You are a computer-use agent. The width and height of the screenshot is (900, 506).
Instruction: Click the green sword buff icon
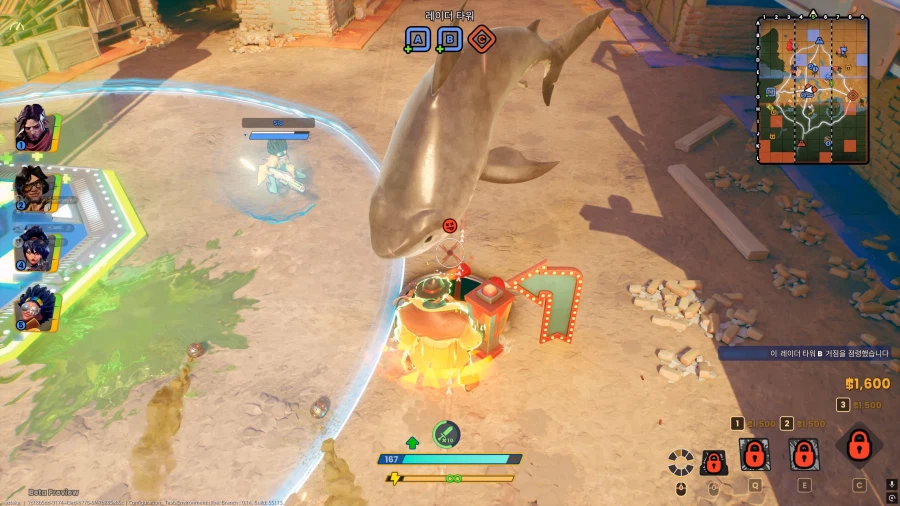coord(447,434)
